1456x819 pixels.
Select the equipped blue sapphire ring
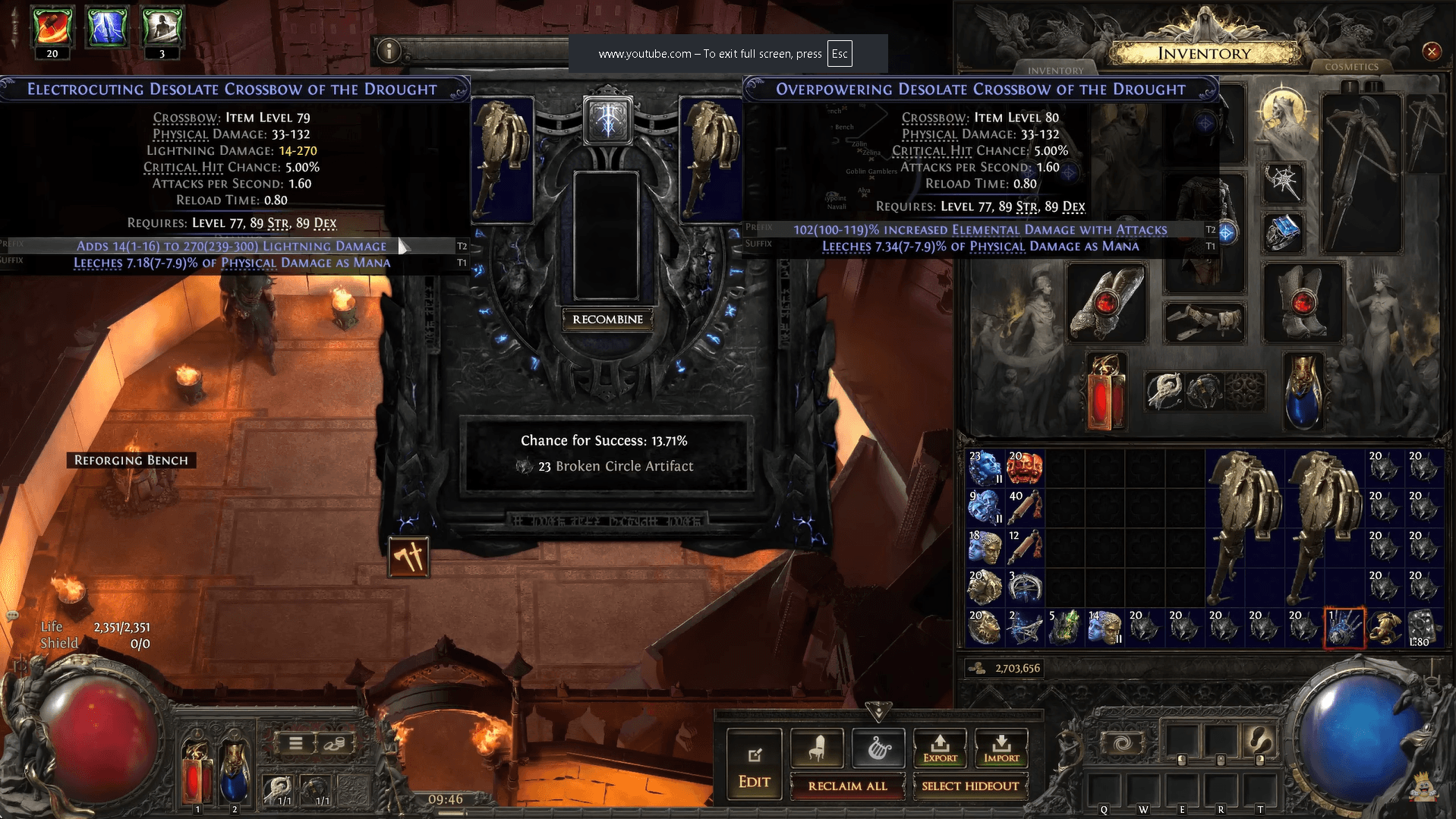[x=1282, y=232]
